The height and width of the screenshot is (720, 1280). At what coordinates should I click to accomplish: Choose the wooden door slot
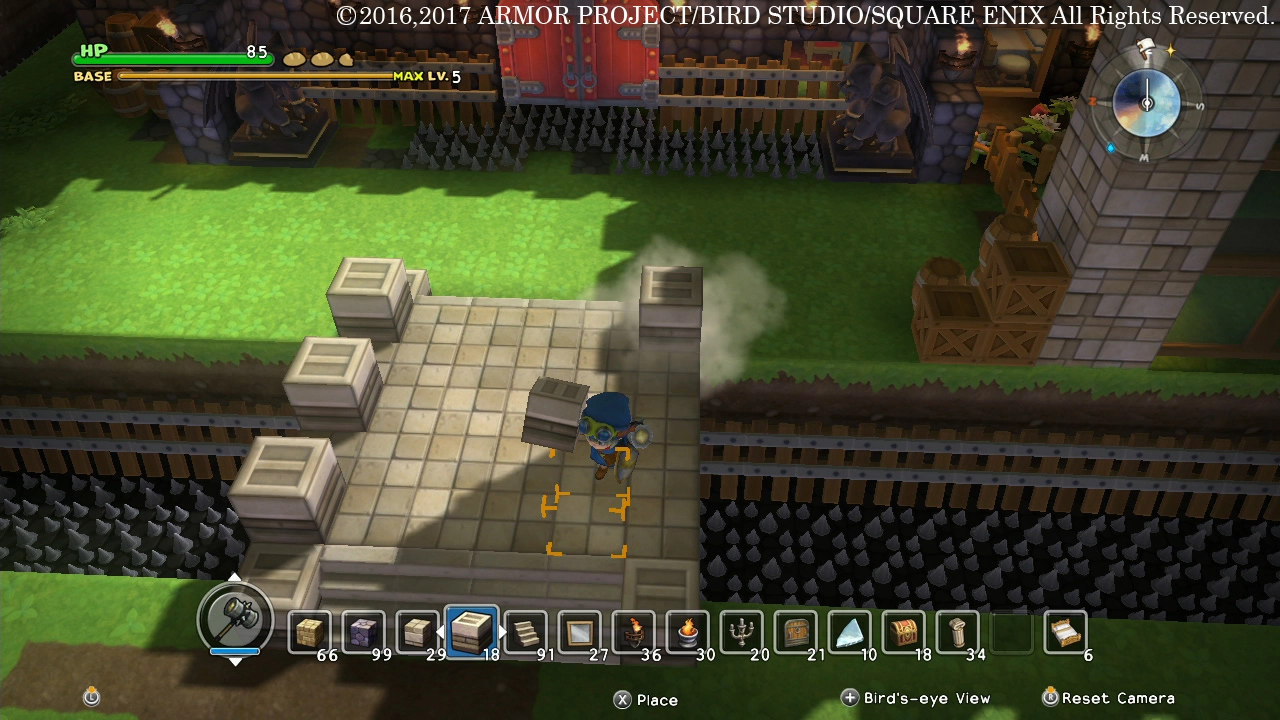tap(796, 632)
